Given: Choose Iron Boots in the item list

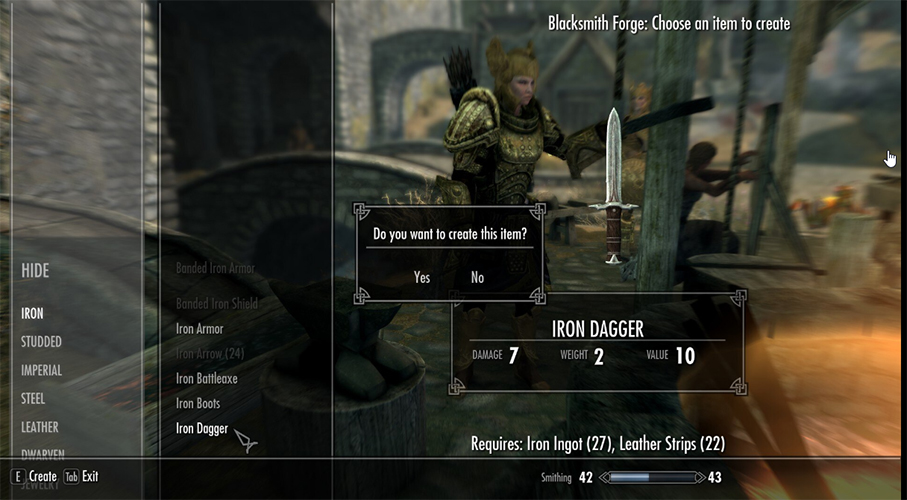Looking at the screenshot, I should pyautogui.click(x=199, y=404).
